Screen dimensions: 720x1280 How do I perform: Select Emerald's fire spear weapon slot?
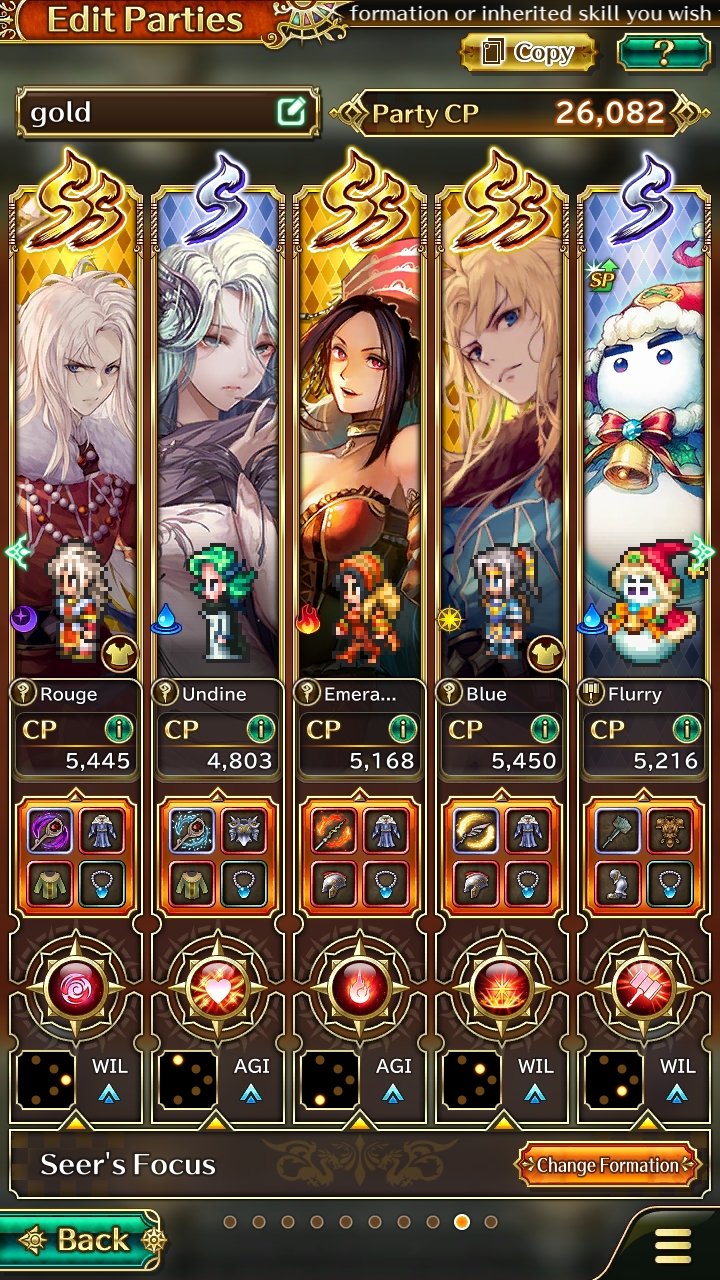coord(334,829)
